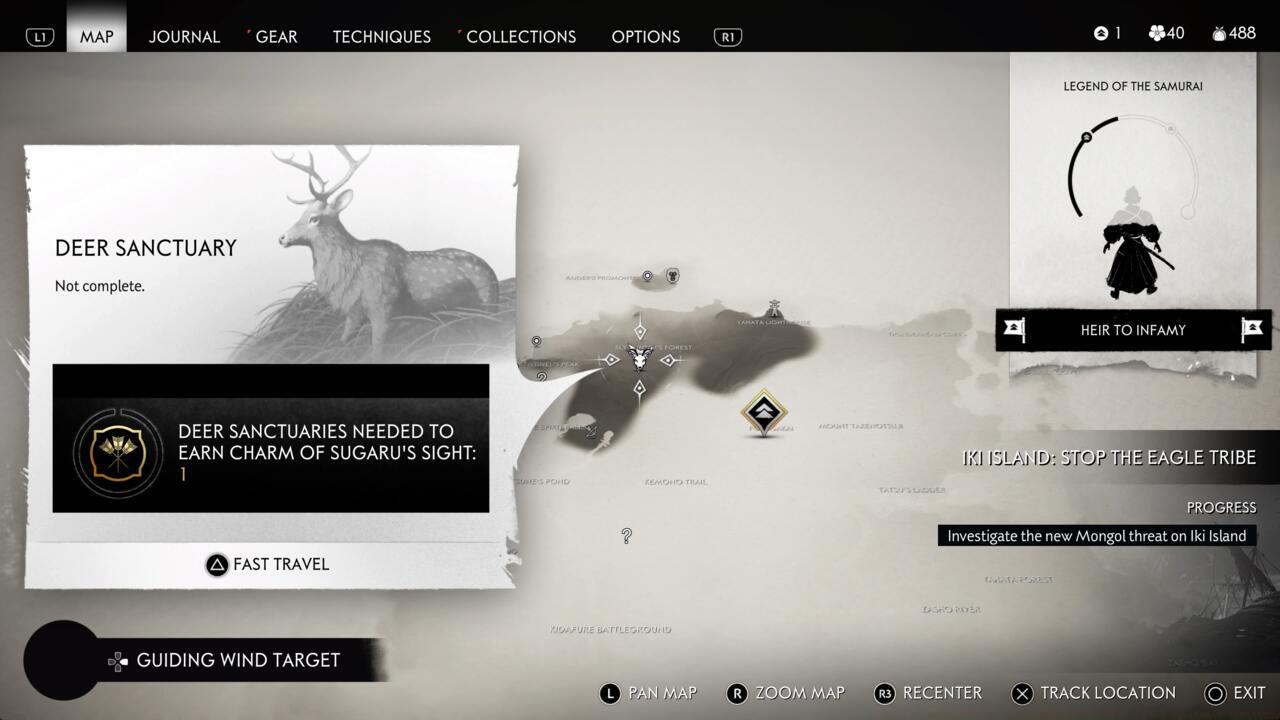Select the pin marker beside the monkey icon
Image resolution: width=1280 pixels, height=720 pixels.
click(648, 276)
